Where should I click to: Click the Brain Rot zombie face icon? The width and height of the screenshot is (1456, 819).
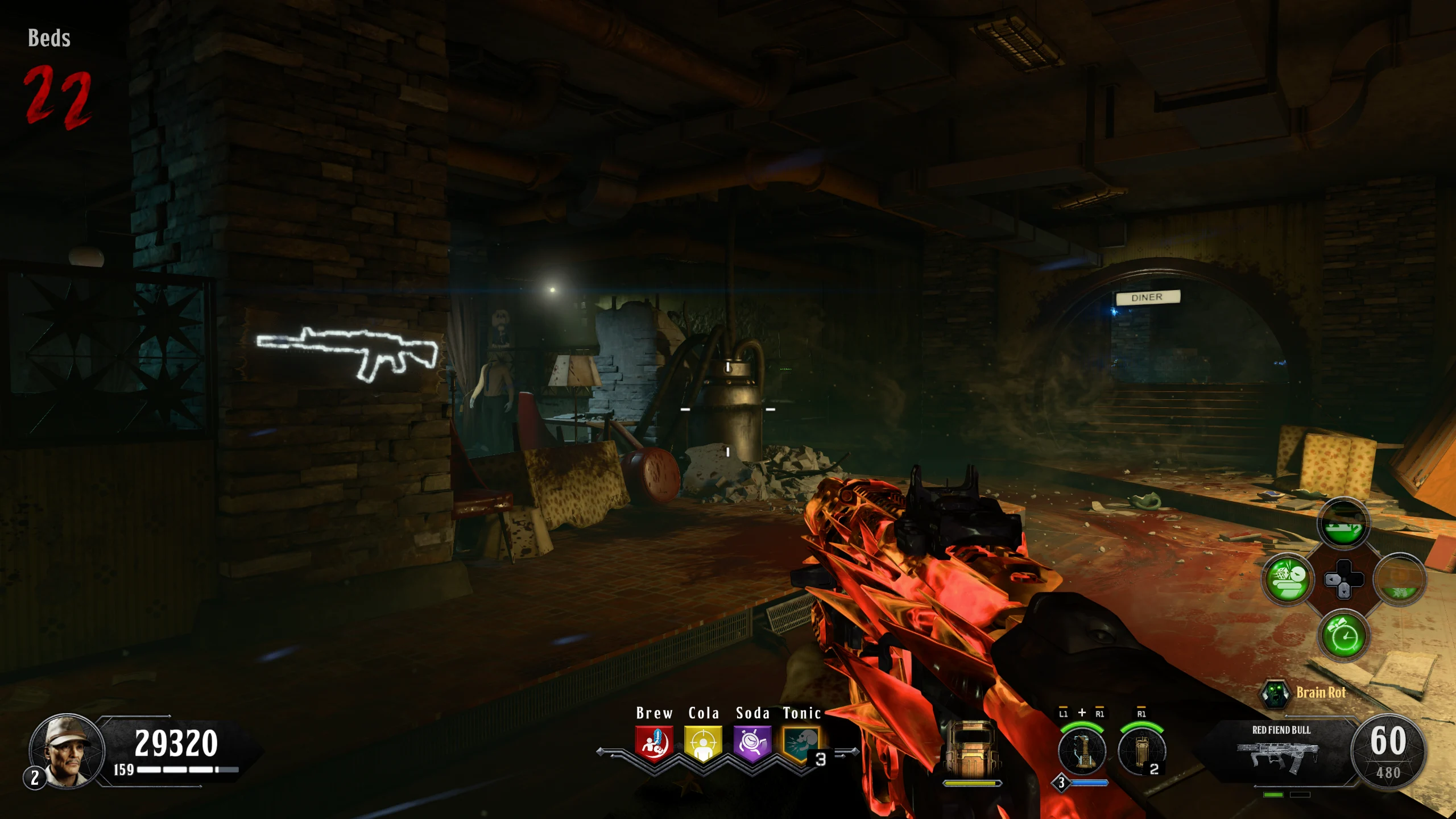click(1275, 693)
